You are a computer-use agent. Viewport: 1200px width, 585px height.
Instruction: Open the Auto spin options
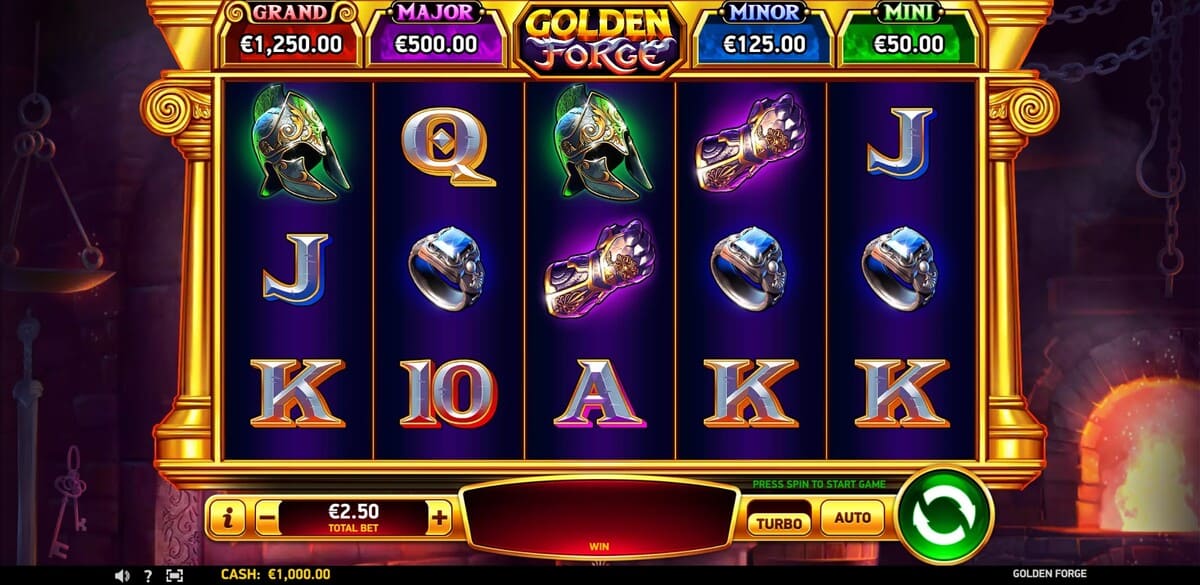tap(852, 518)
